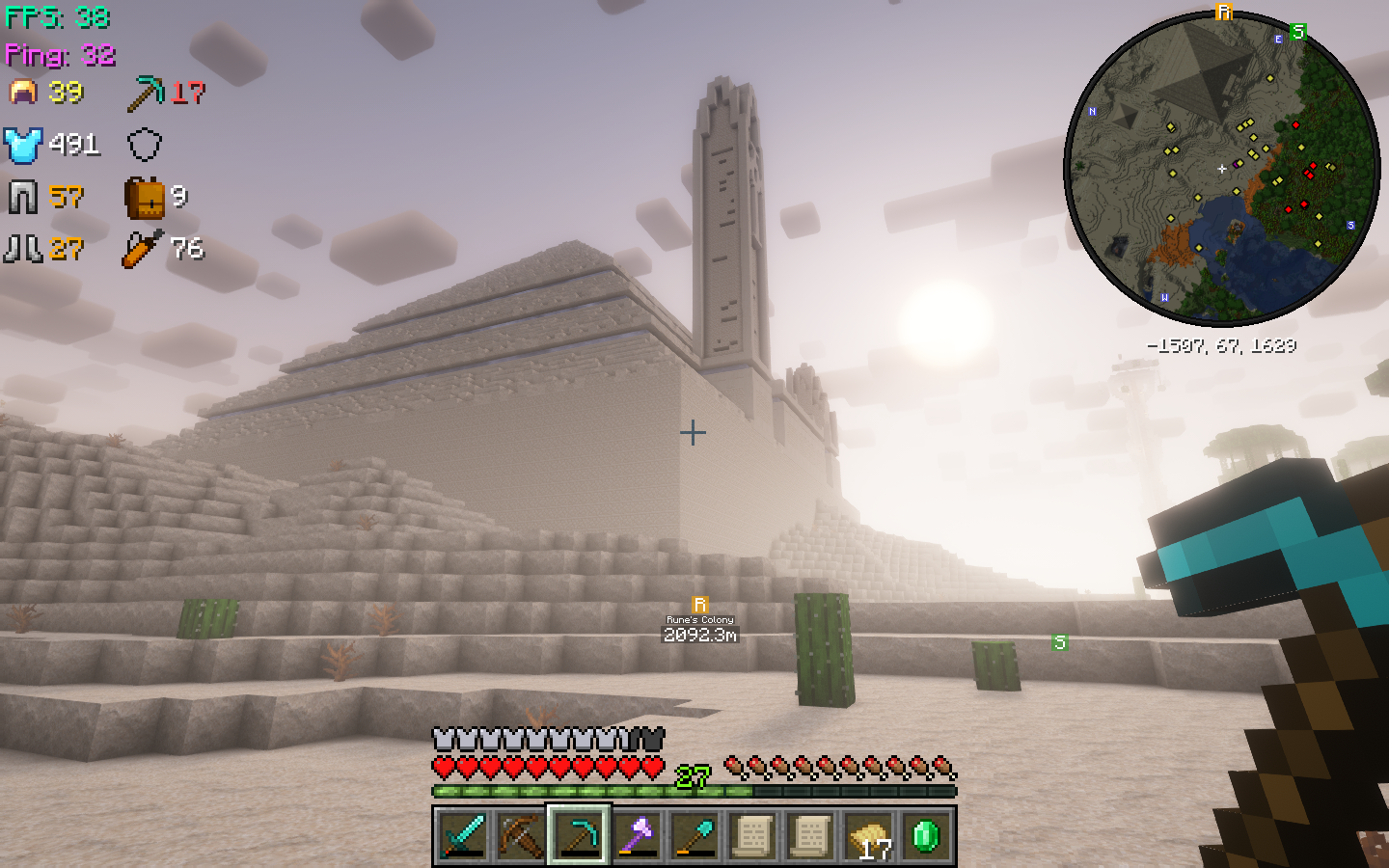Click the coordinates display below the minimap
Viewport: 1389px width, 868px height.
click(x=1220, y=345)
